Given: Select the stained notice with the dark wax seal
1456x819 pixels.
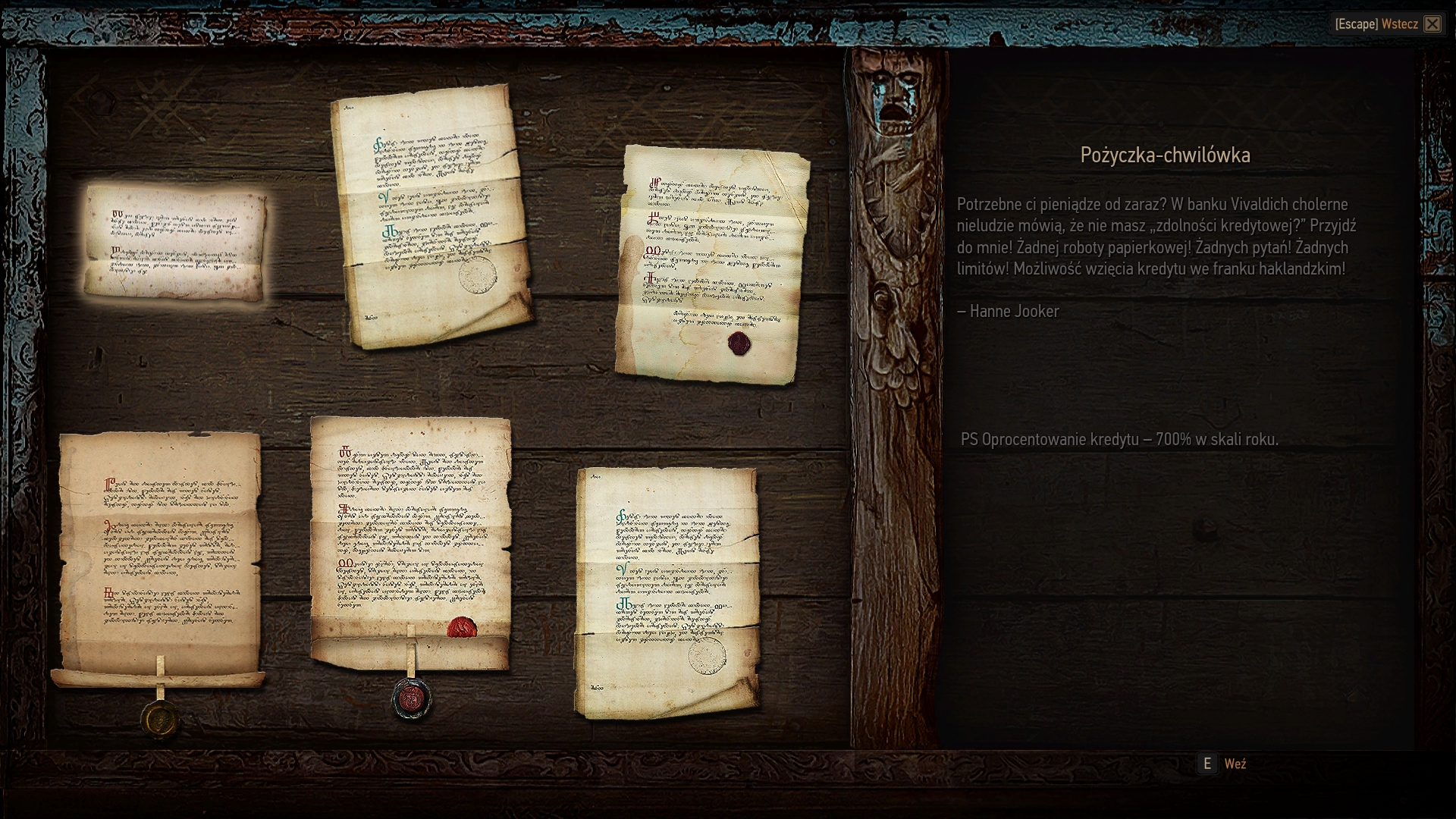Looking at the screenshot, I should (x=711, y=264).
